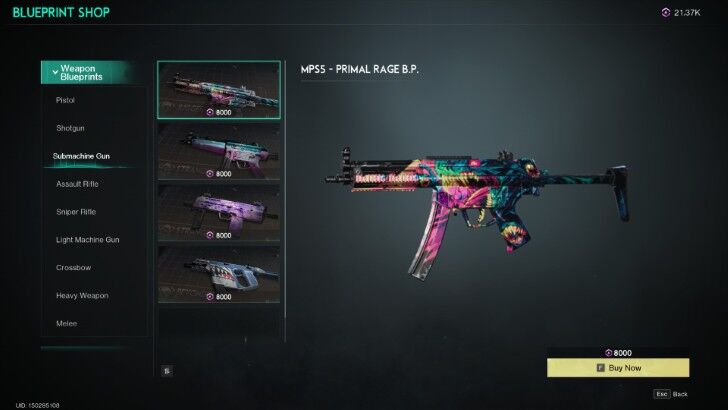This screenshot has height=410, width=728.
Task: Open the Crossbow category
Action: tap(73, 268)
